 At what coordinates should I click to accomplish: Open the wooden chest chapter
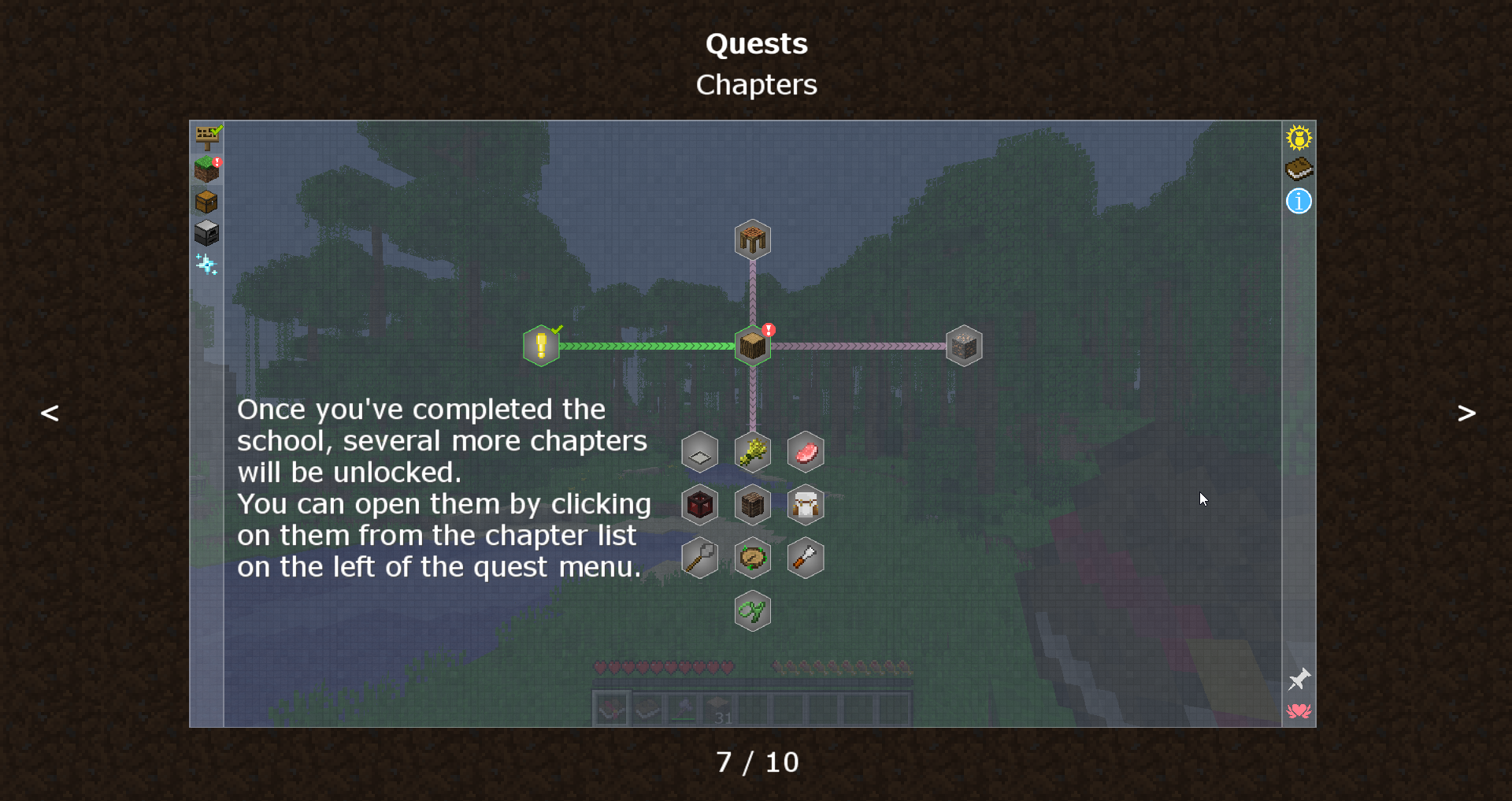pos(206,202)
